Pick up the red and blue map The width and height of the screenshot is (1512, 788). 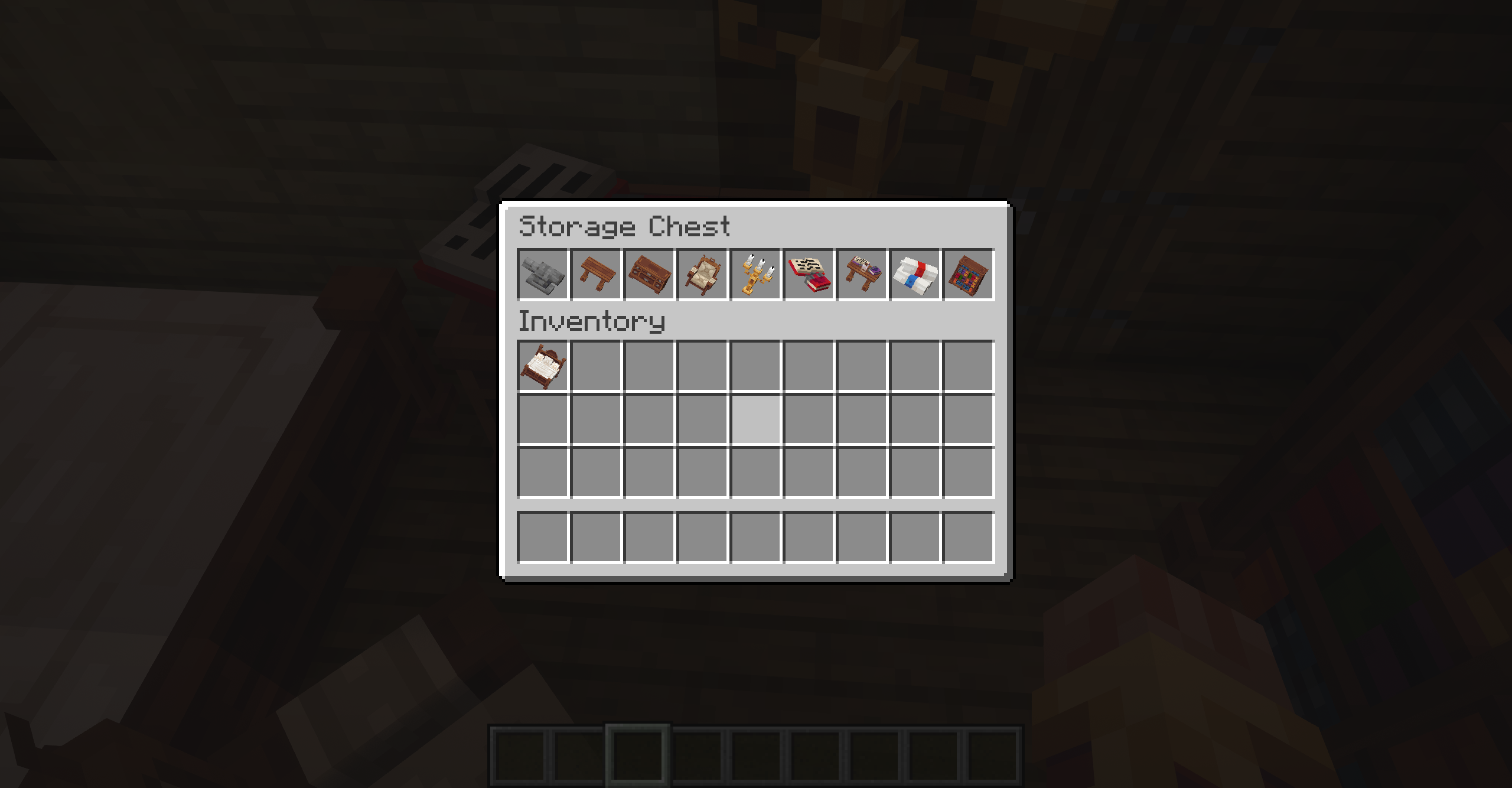pos(915,275)
